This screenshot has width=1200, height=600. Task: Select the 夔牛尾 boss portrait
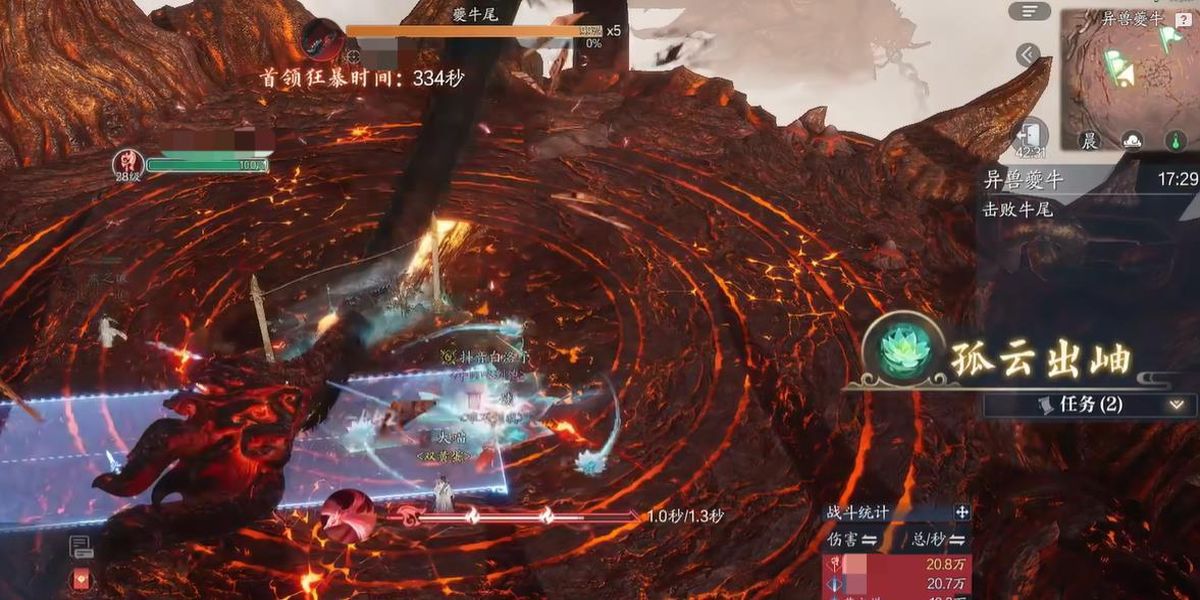(322, 38)
